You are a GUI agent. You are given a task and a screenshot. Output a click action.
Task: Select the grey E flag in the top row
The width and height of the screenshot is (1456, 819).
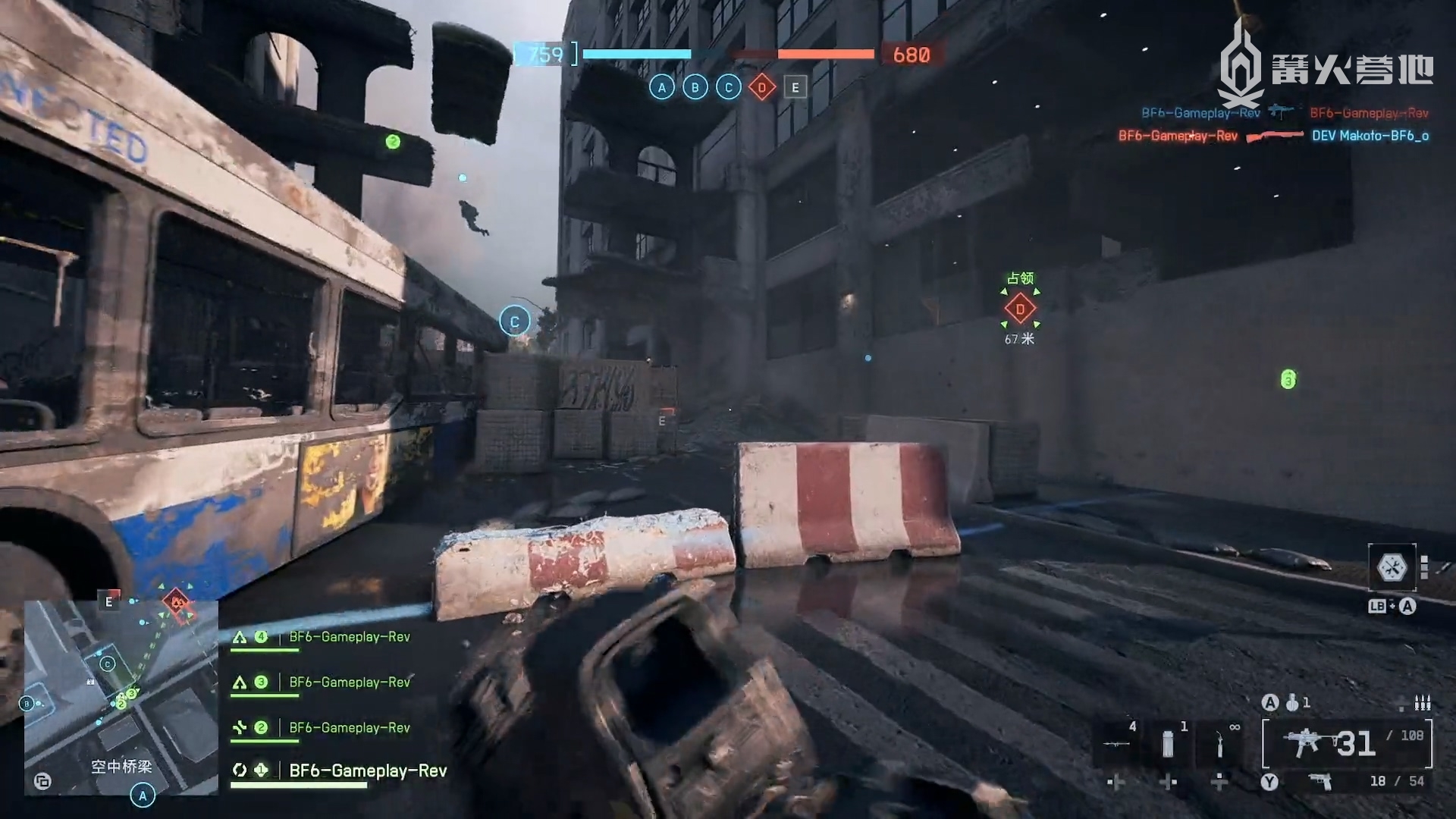[795, 88]
